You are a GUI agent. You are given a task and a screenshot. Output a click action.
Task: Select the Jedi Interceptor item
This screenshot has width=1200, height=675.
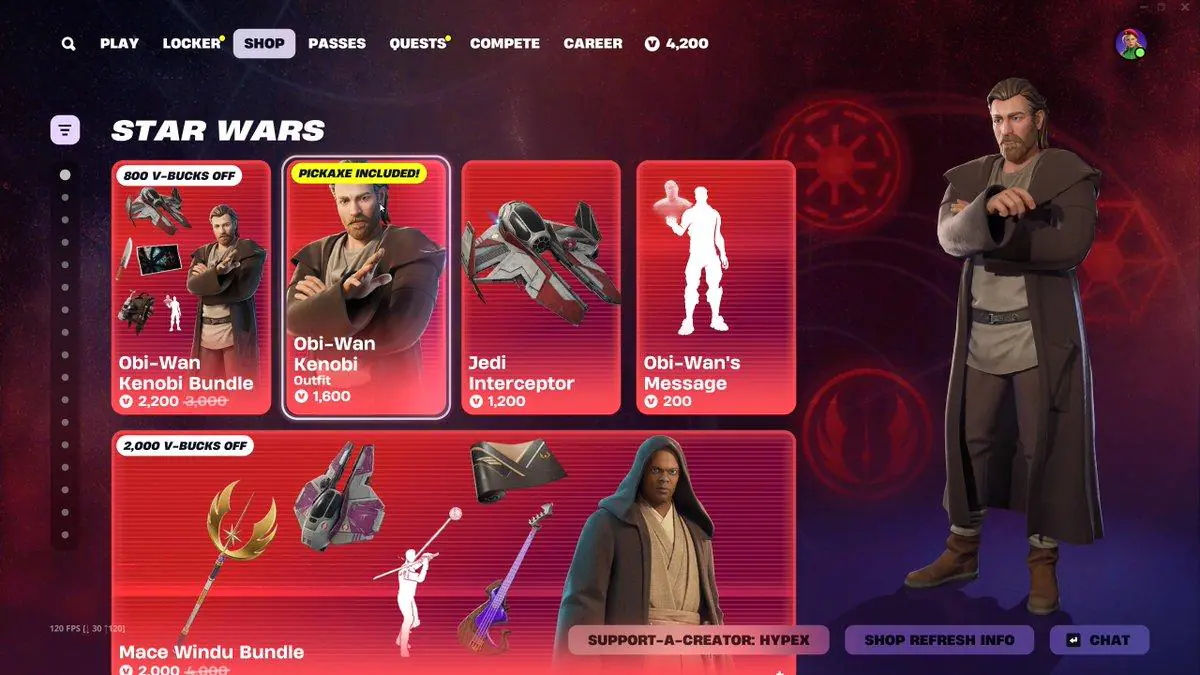pyautogui.click(x=541, y=288)
